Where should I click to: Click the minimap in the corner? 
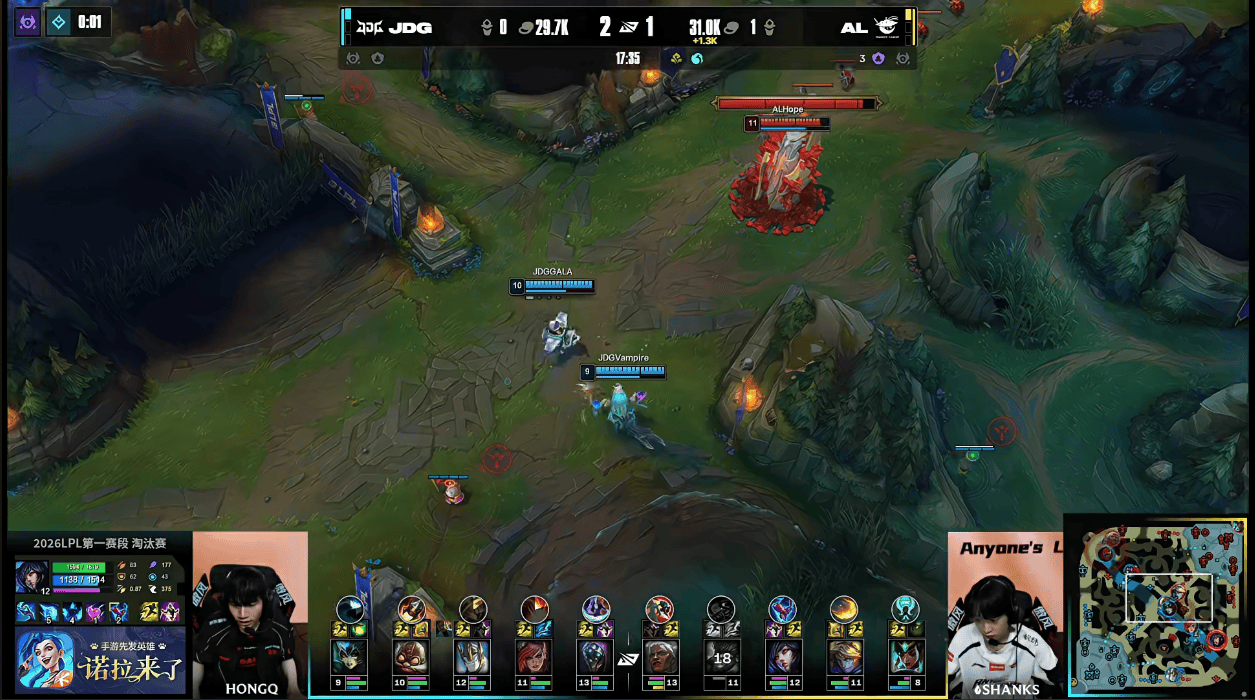tap(1160, 604)
